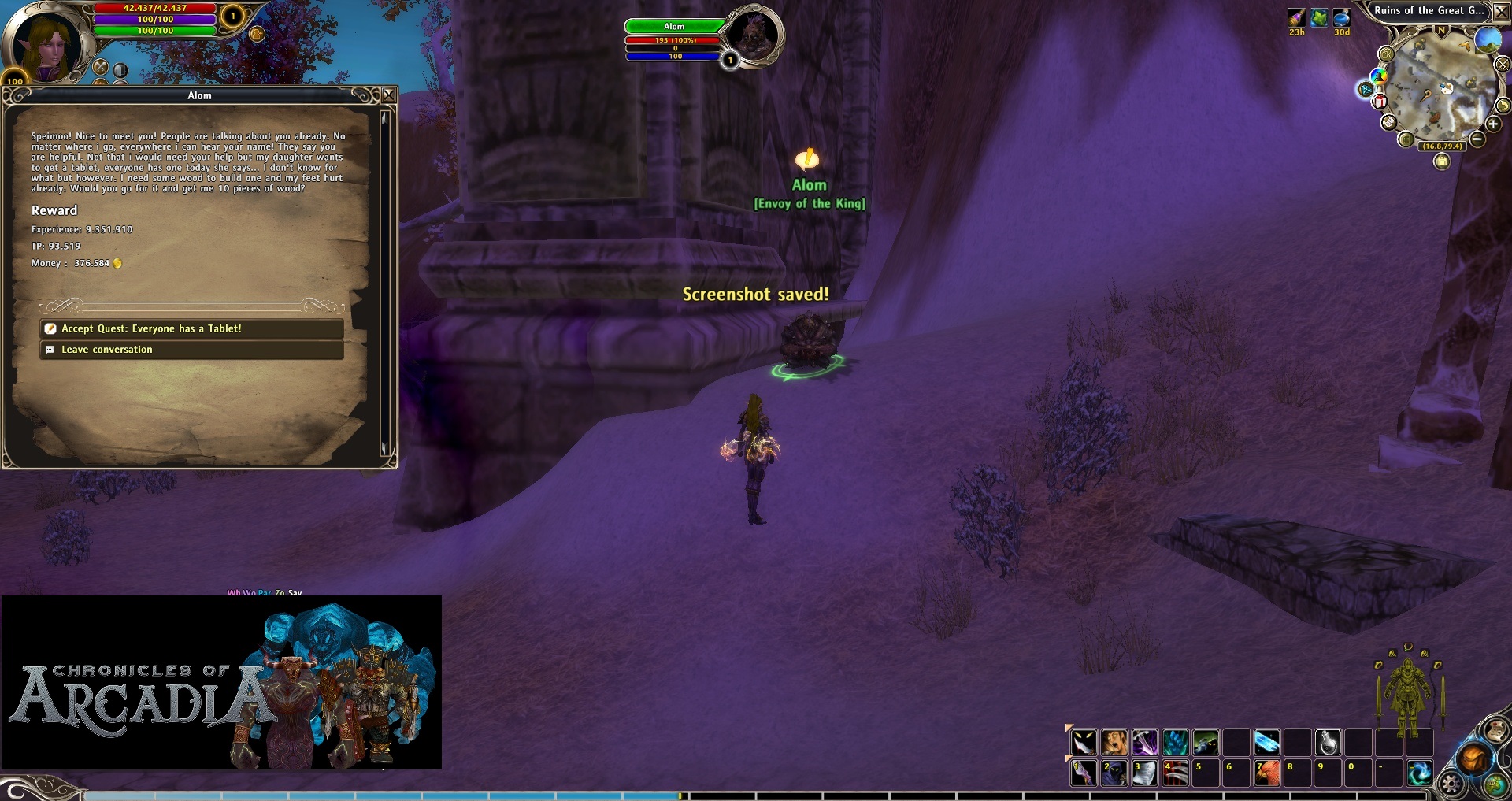Zoom out the minimap with minus button
Viewport: 1512px width, 801px height.
(x=1477, y=139)
